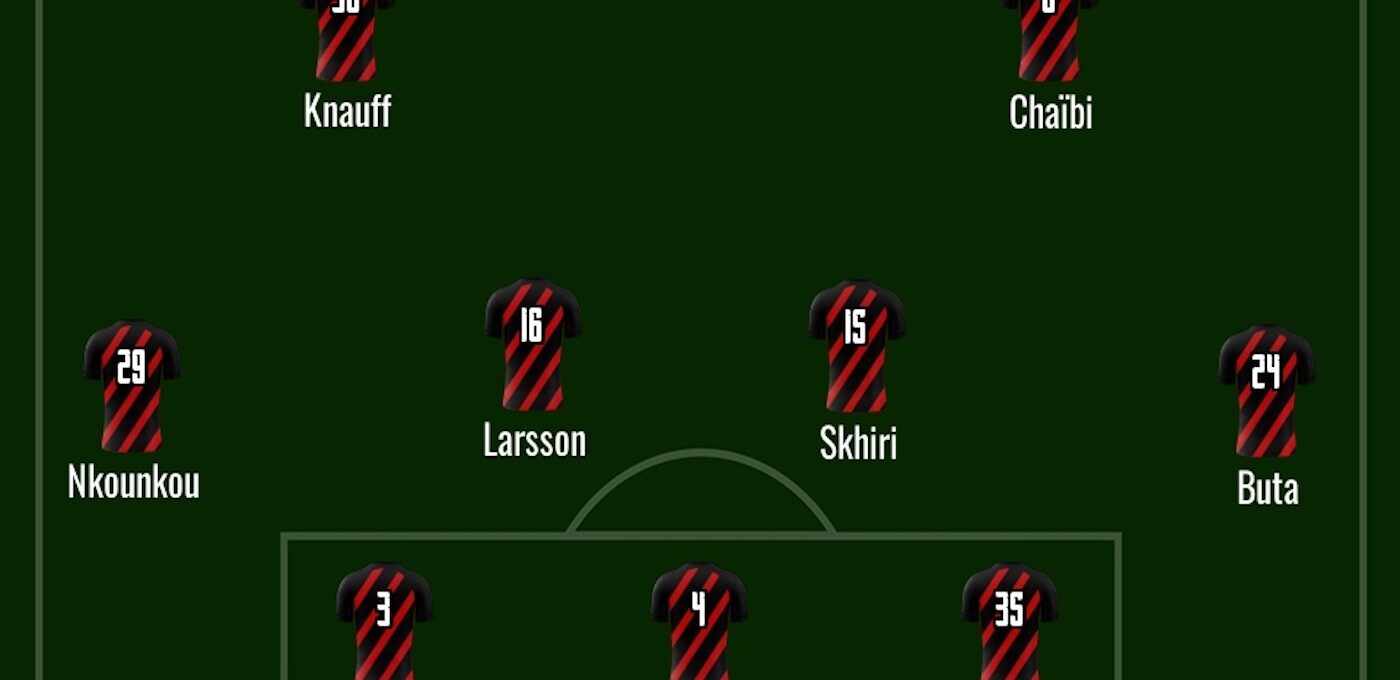Choose Buta's number 24 shirt
Screen dimensions: 1400x680
(x=1266, y=390)
